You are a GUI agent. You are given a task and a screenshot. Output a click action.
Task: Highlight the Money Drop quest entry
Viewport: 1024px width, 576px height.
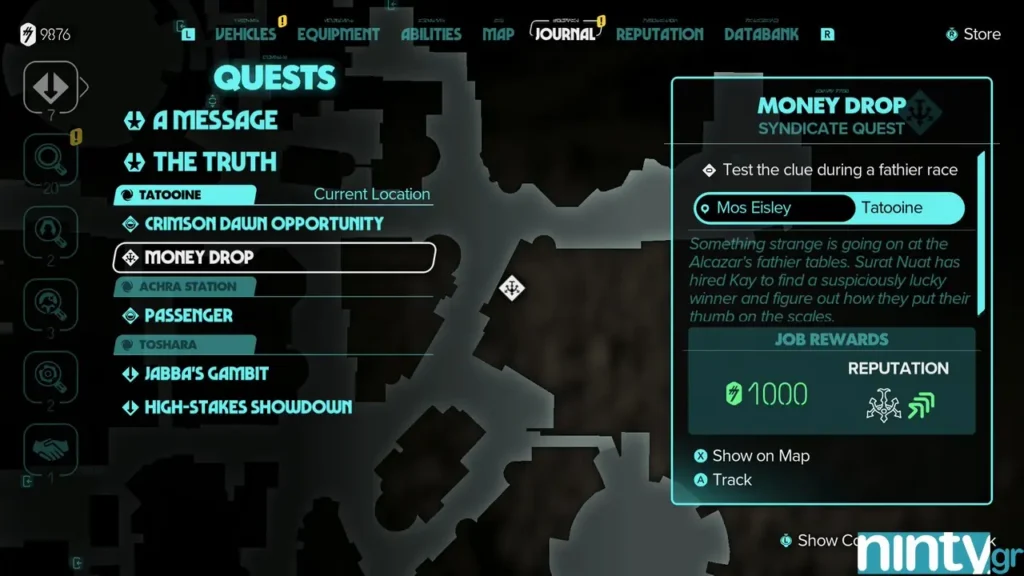point(274,257)
